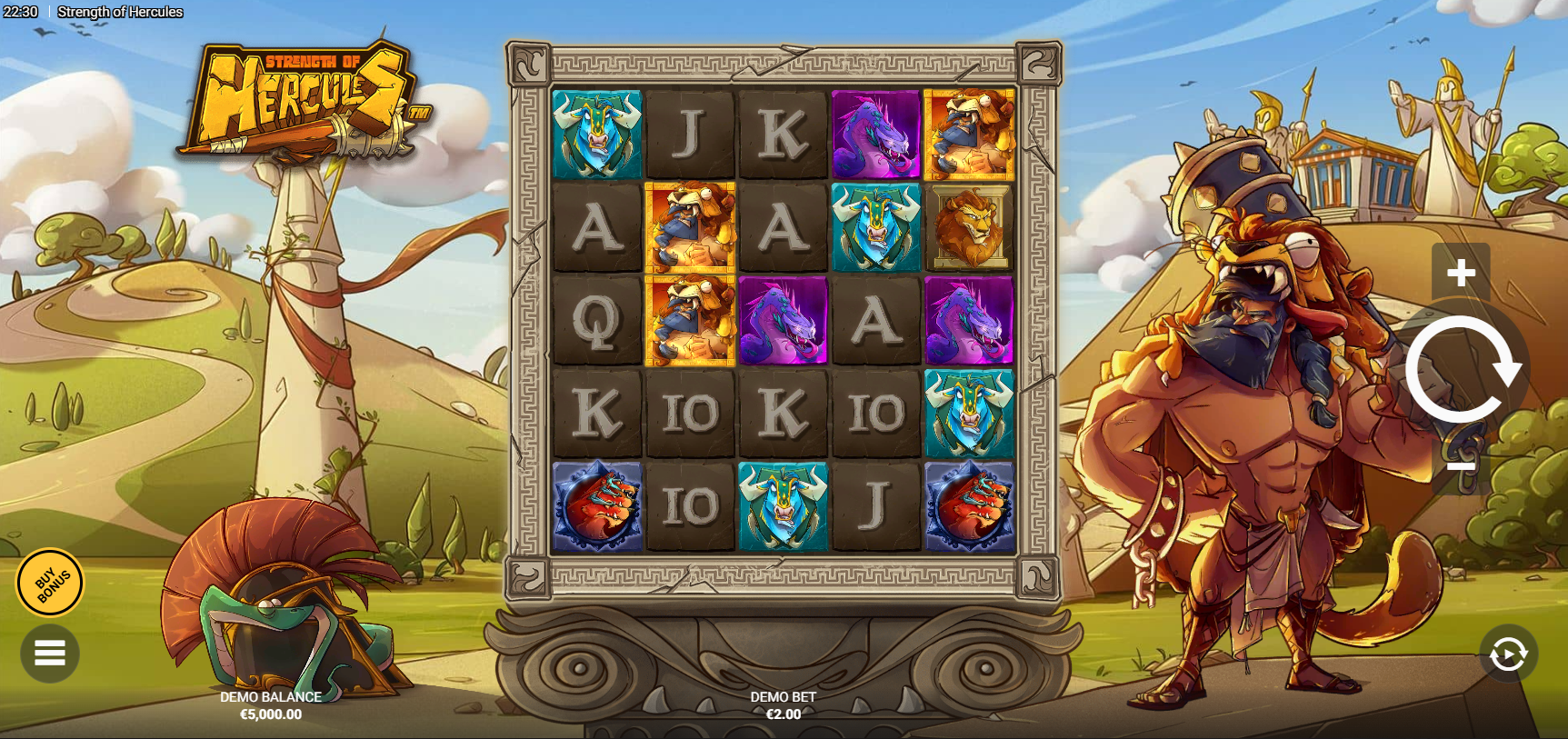Viewport: 1568px width, 739px height.
Task: Open the autoplay settings icon
Action: point(1510,653)
